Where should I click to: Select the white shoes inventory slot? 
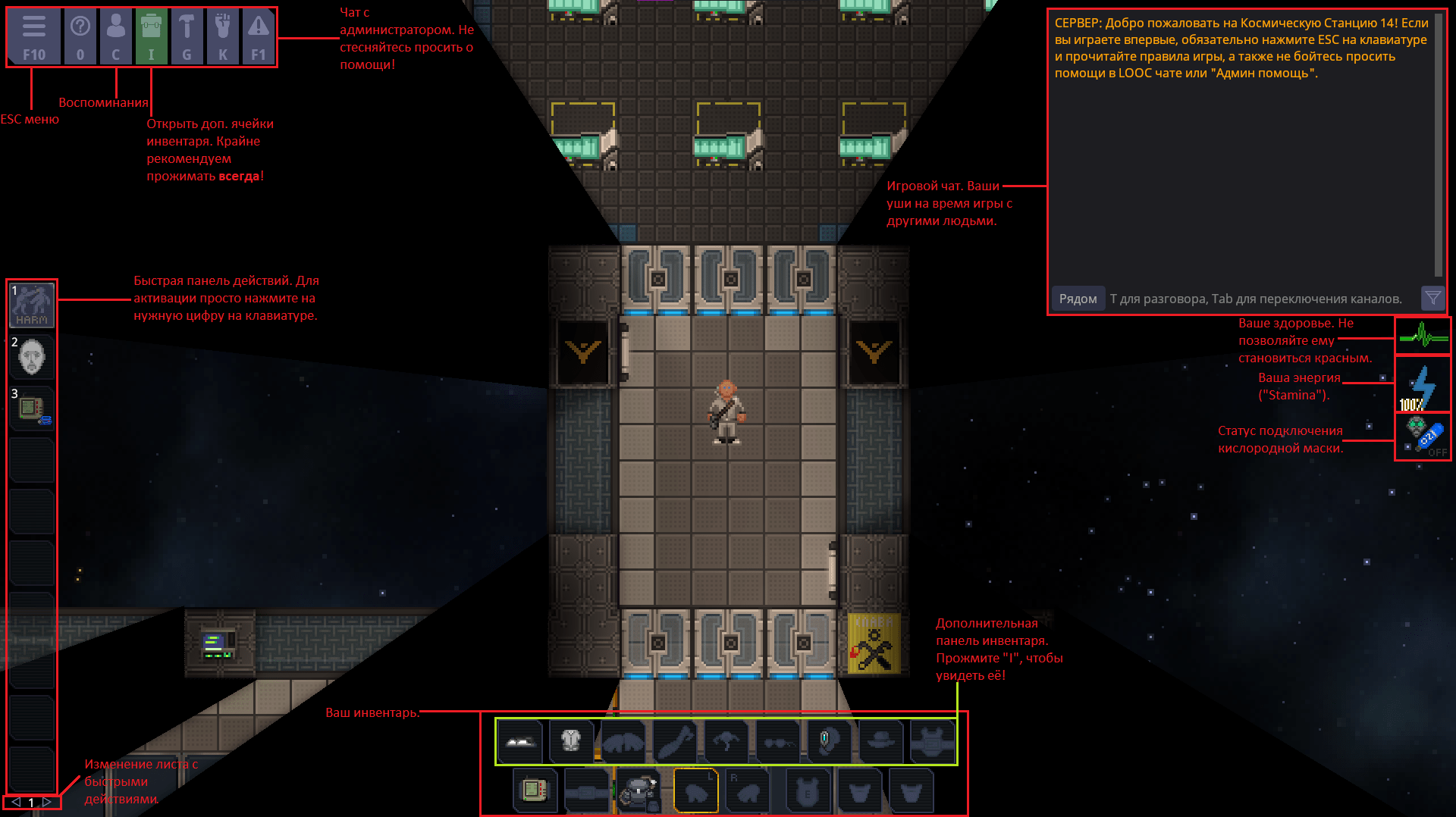pos(520,741)
